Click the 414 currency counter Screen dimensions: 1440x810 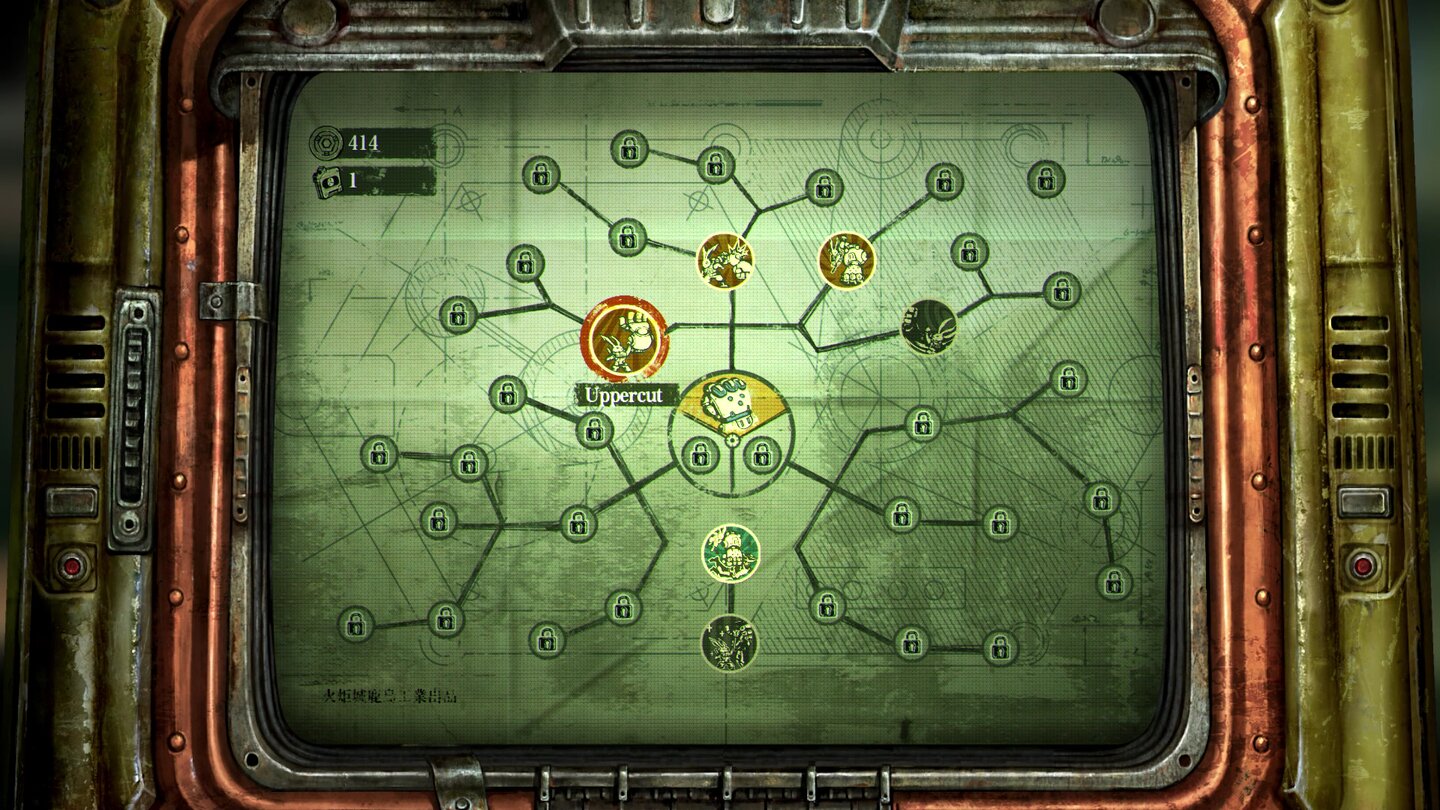pos(366,140)
